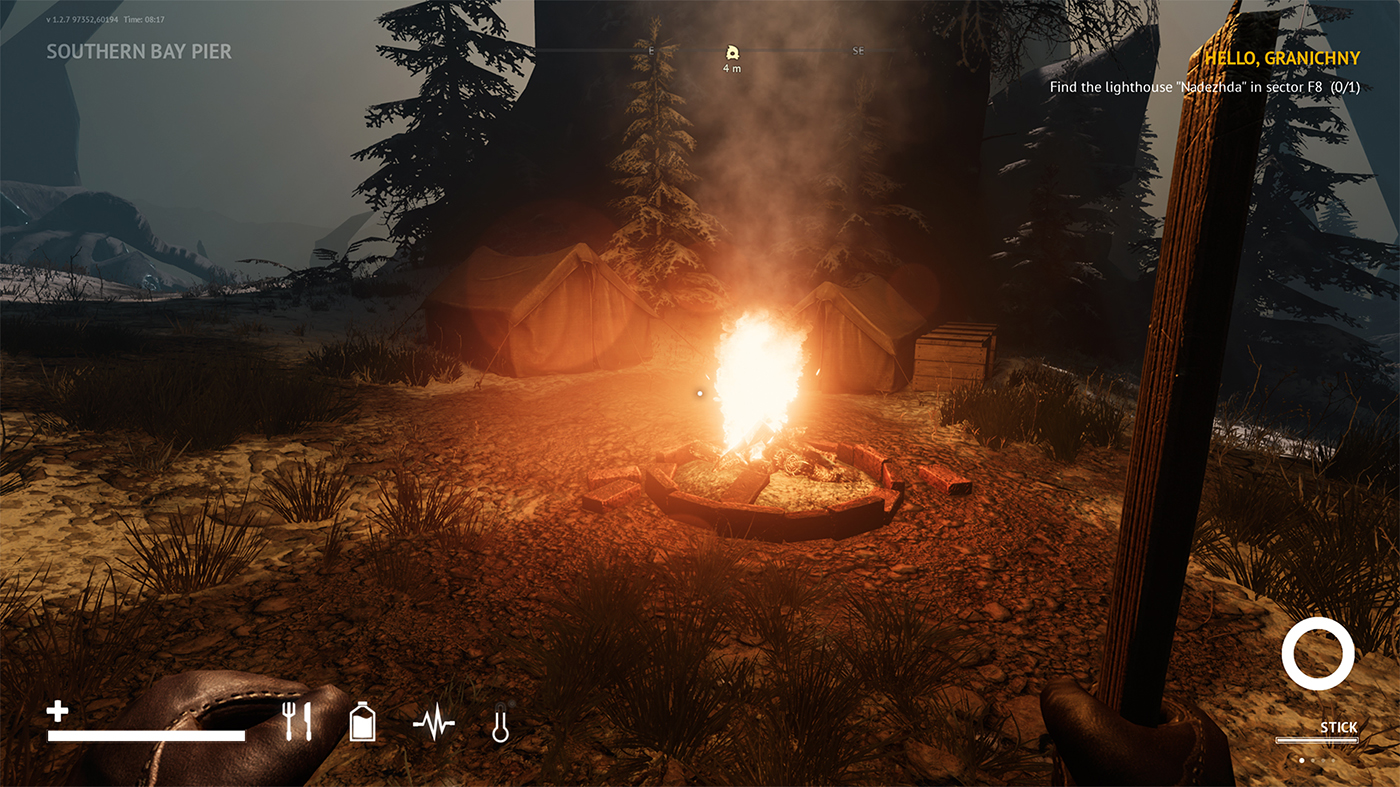
Task: Click the plus-shaped health icon
Action: (x=58, y=712)
